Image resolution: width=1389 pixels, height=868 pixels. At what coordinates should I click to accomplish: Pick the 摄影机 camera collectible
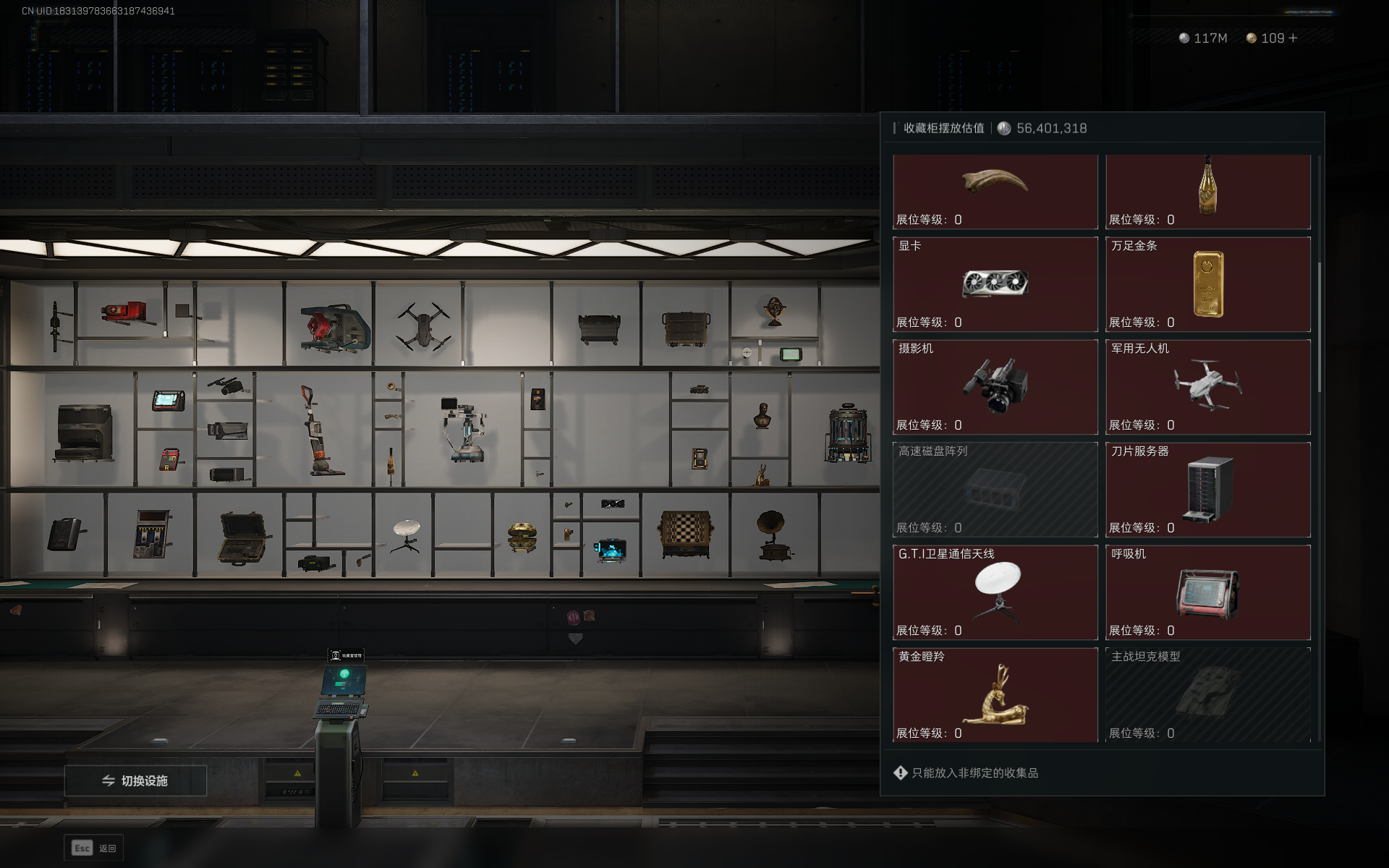click(x=995, y=387)
